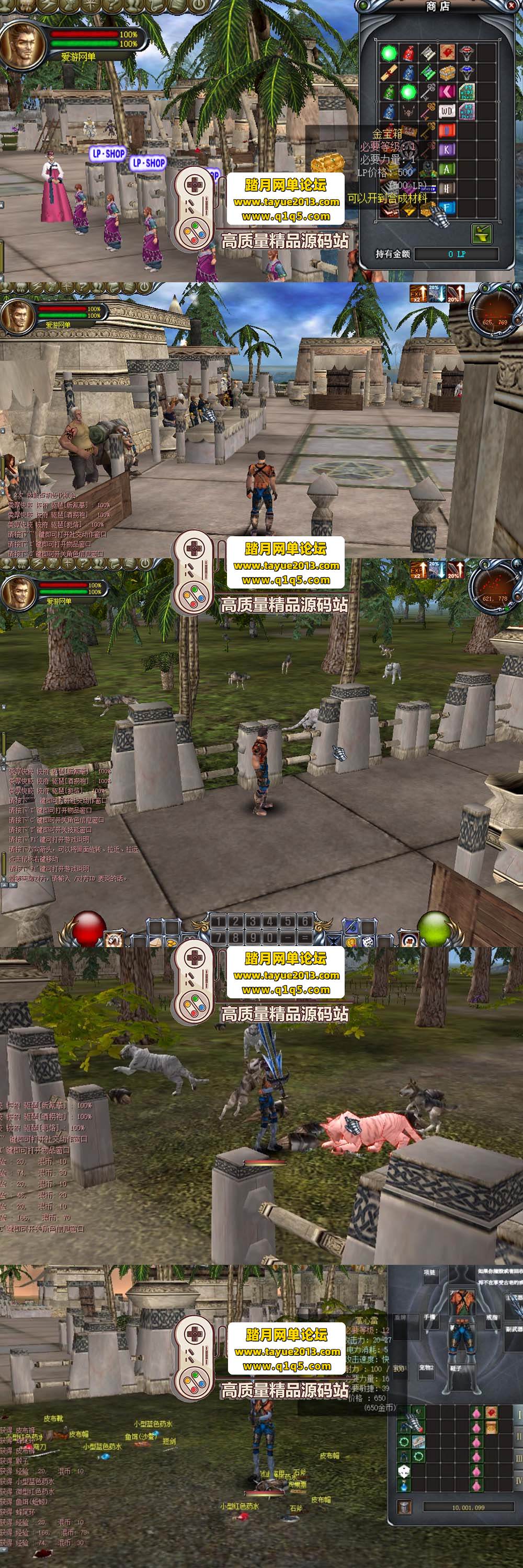Select hotbar slot number 1
Viewport: 523px width, 1568px height.
pos(219,921)
